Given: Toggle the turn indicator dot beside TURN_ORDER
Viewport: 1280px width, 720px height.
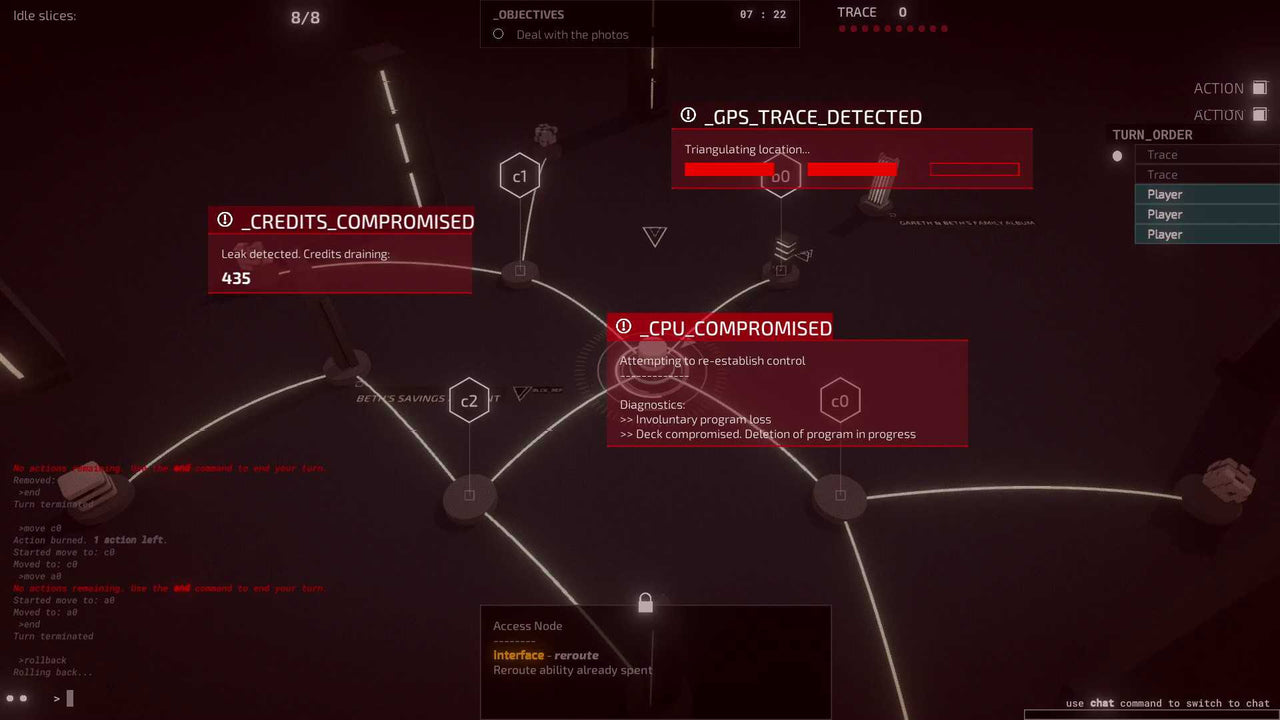Looking at the screenshot, I should 1116,156.
